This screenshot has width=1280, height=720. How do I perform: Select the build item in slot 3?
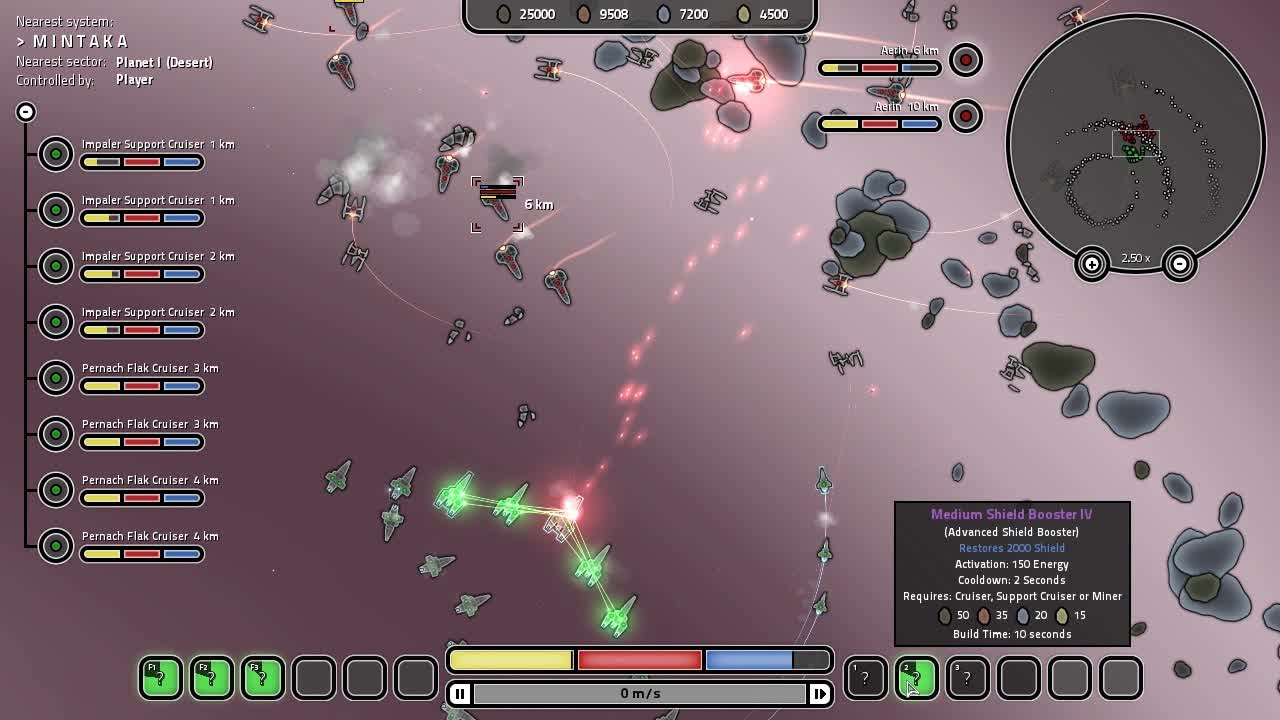pos(967,678)
